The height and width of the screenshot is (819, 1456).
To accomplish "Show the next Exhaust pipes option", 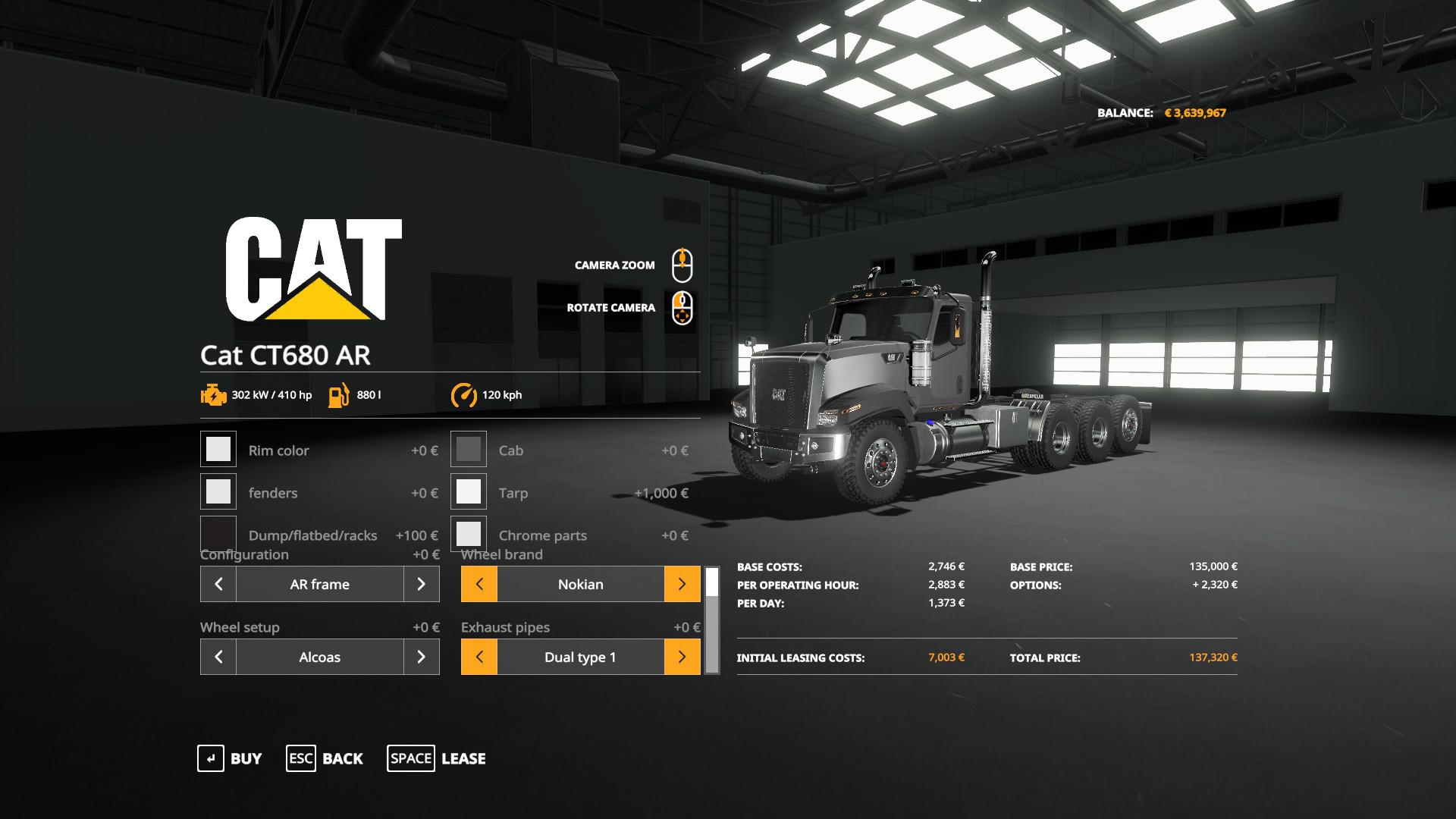I will pyautogui.click(x=682, y=657).
